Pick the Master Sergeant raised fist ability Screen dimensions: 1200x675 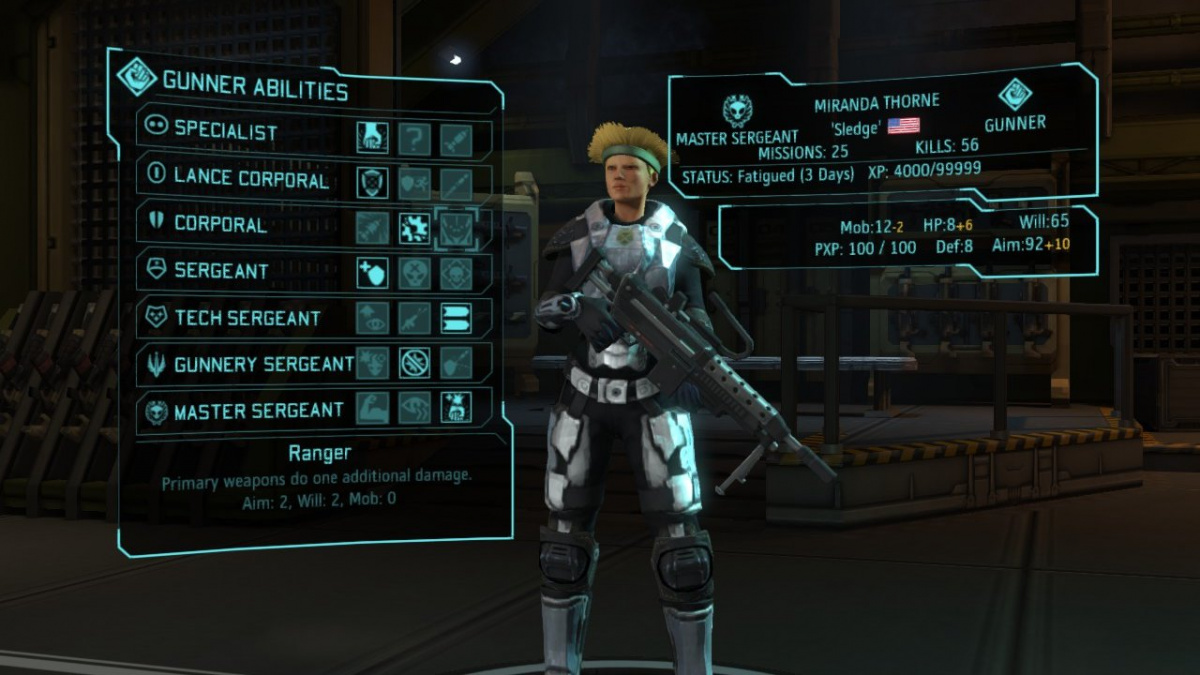click(457, 408)
